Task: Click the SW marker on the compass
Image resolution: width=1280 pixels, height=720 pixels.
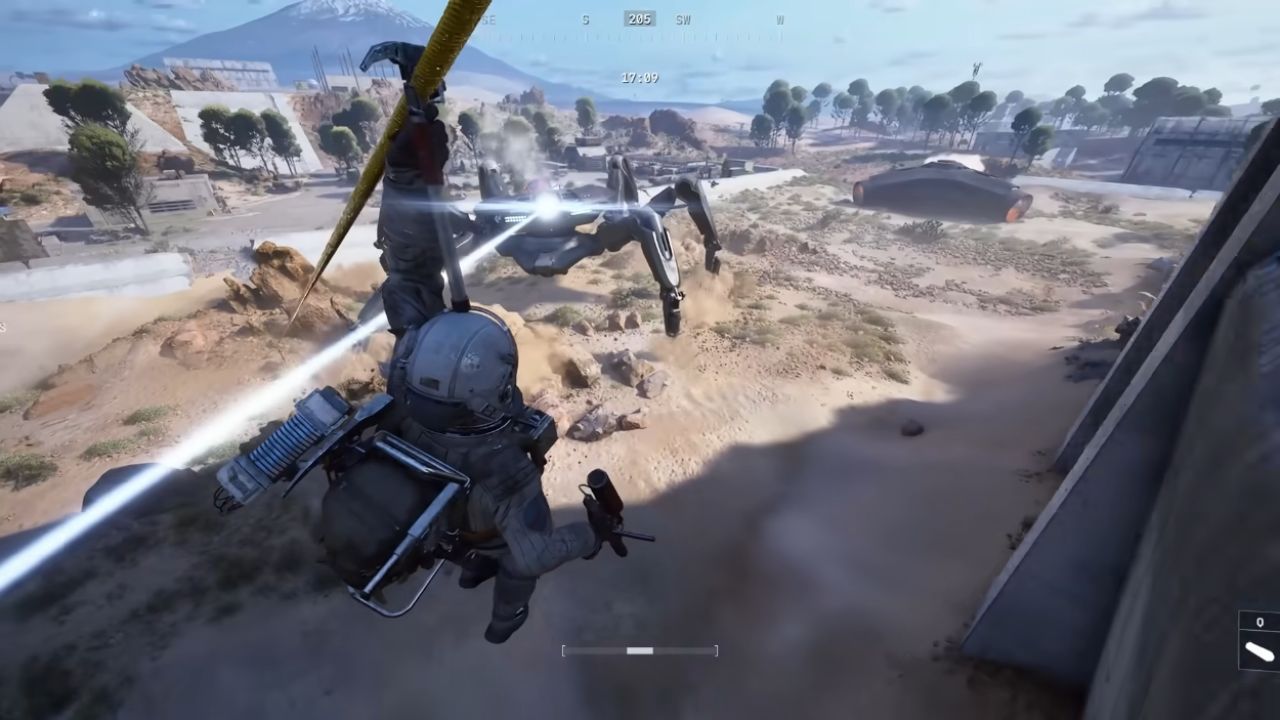Action: [x=684, y=19]
